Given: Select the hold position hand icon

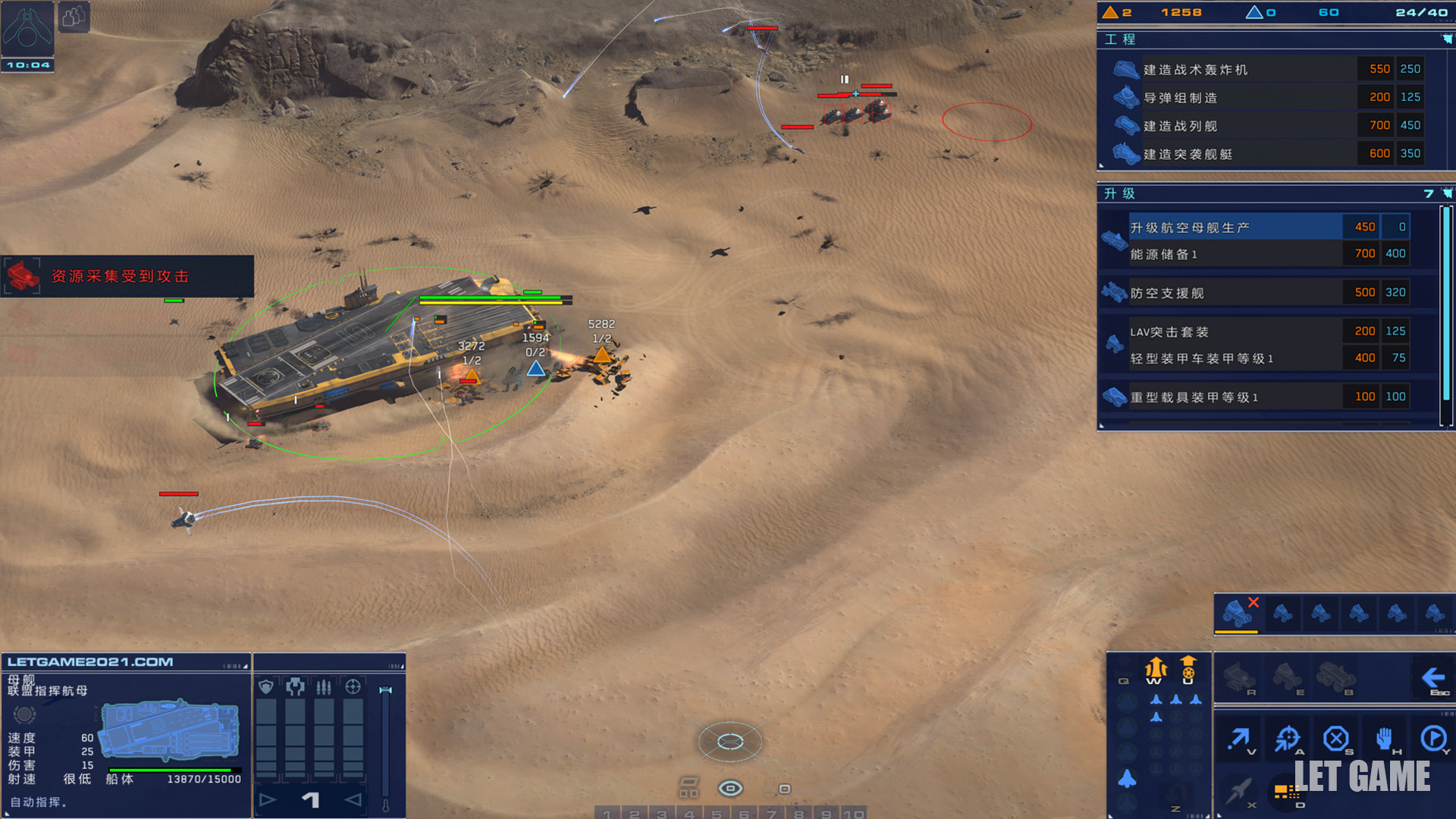Looking at the screenshot, I should pos(1384,738).
